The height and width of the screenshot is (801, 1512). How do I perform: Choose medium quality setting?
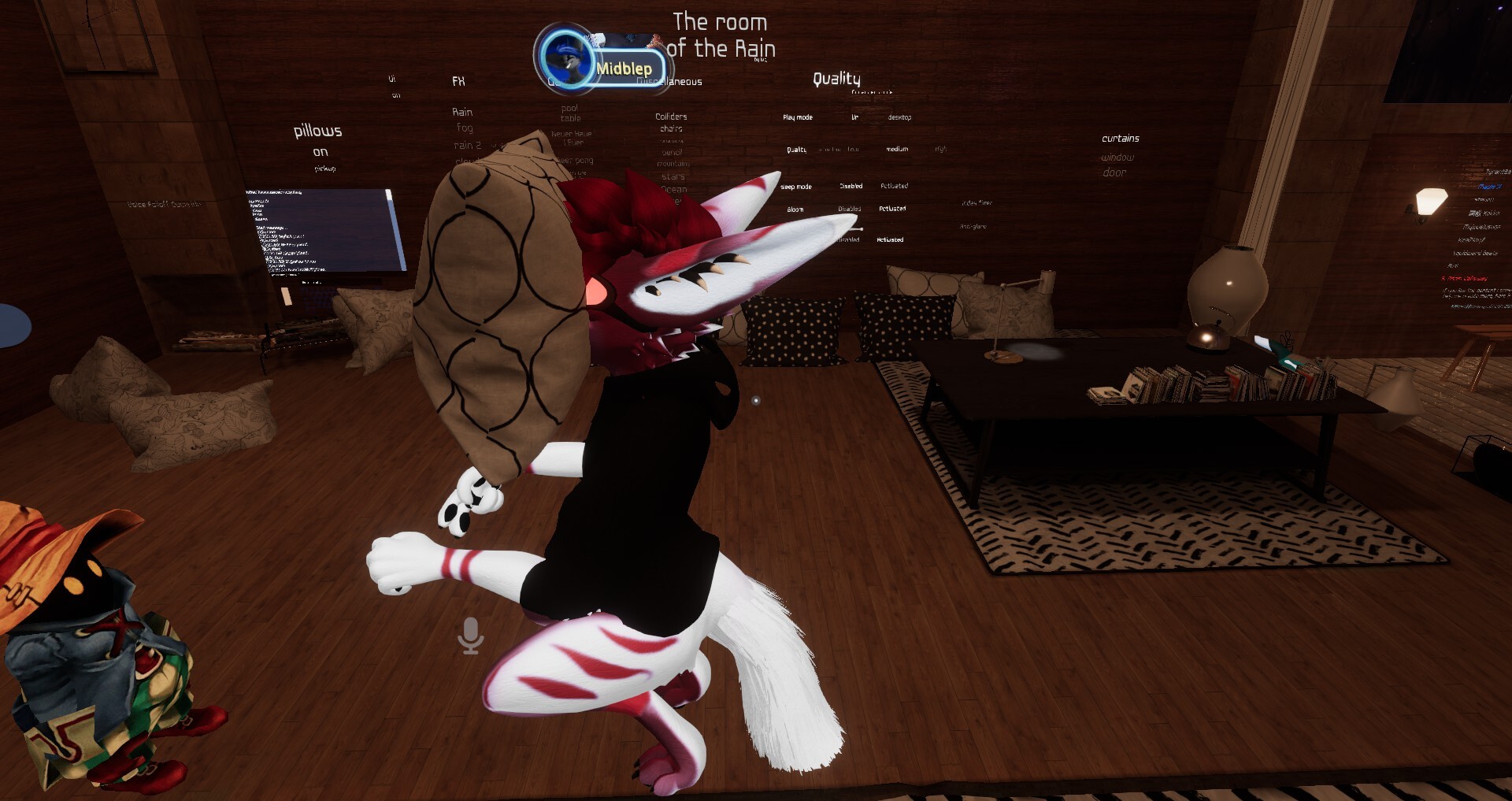coord(897,149)
